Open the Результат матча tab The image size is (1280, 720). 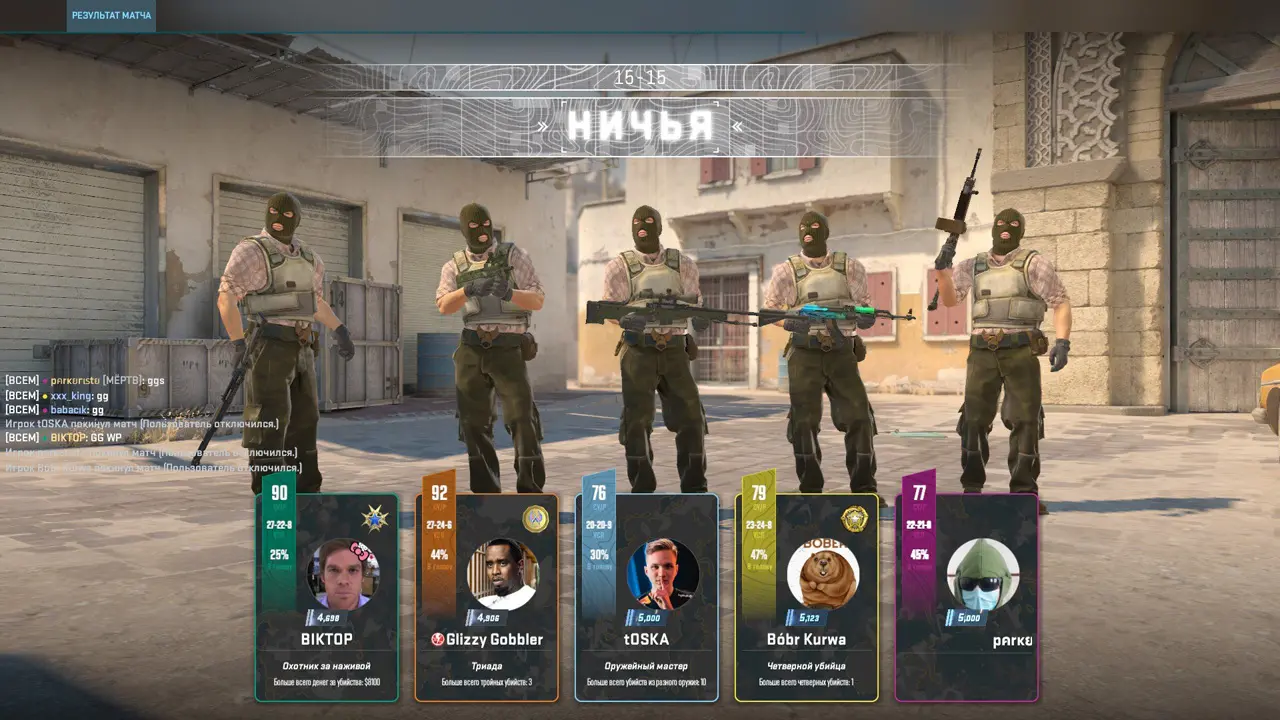[x=111, y=16]
